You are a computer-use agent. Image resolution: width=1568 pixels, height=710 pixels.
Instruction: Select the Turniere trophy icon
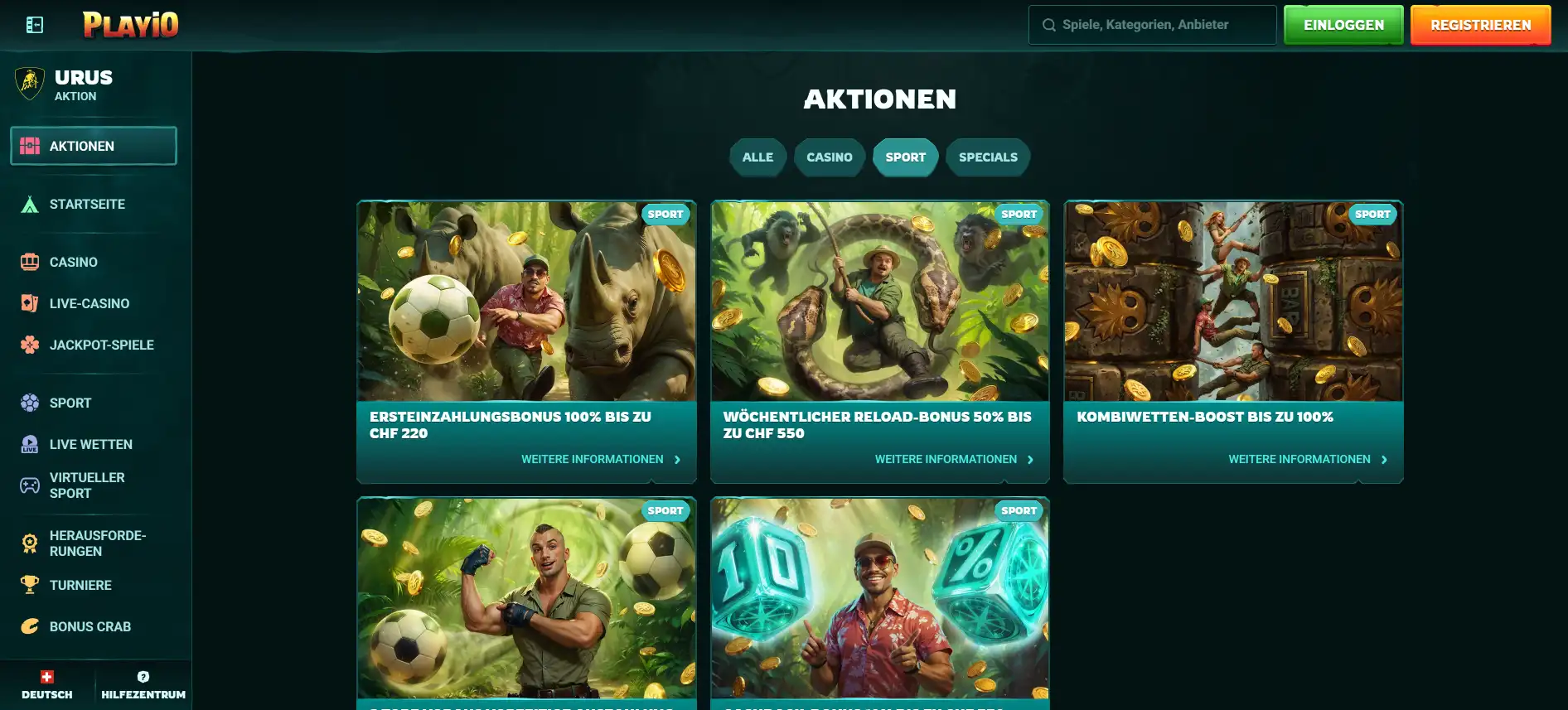point(30,585)
